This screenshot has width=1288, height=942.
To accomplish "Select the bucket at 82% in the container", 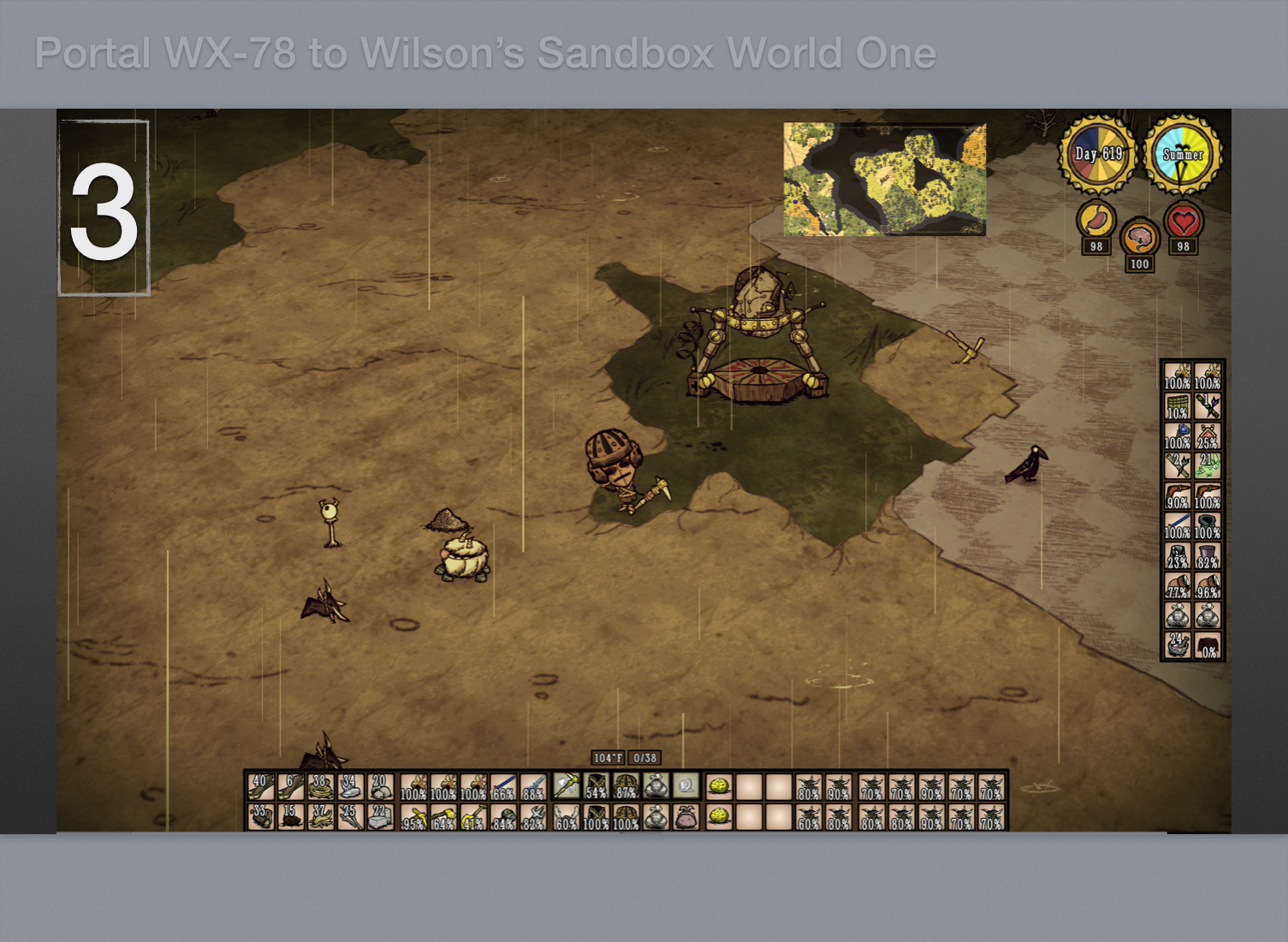I will click(1209, 554).
